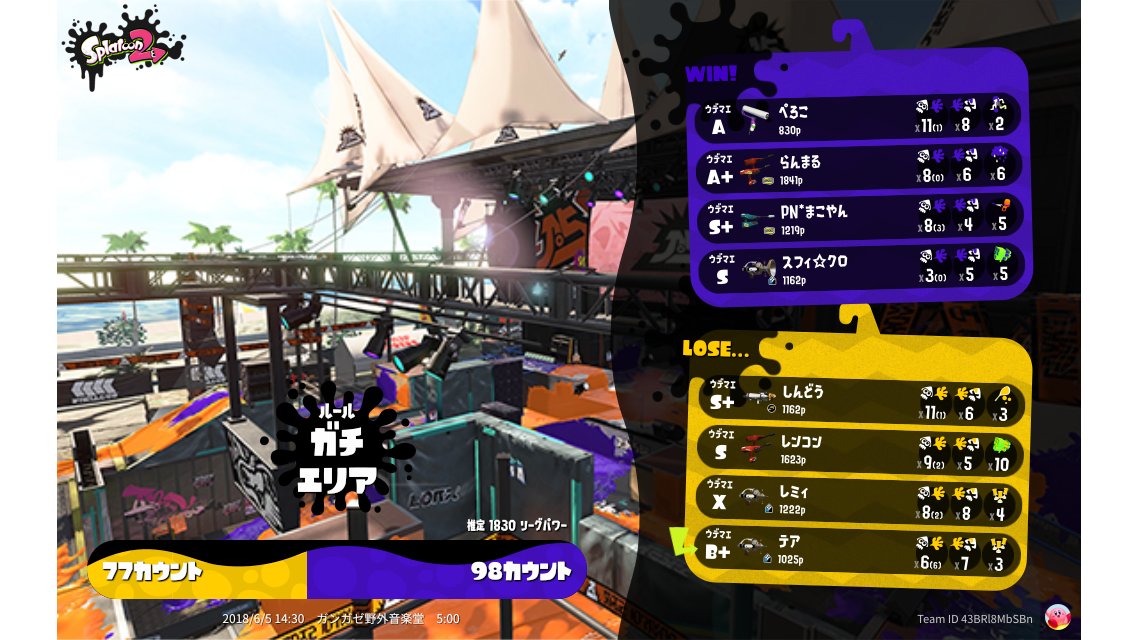Select スフィ☆クロ in the win list
The image size is (1138, 640).
click(858, 267)
